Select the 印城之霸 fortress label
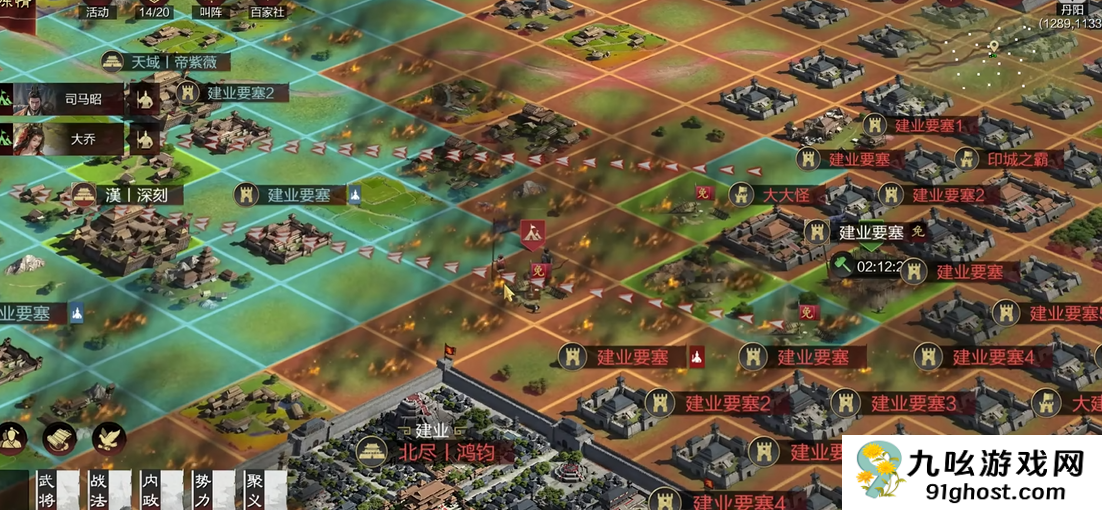Image resolution: width=1102 pixels, height=510 pixels. 1008,158
